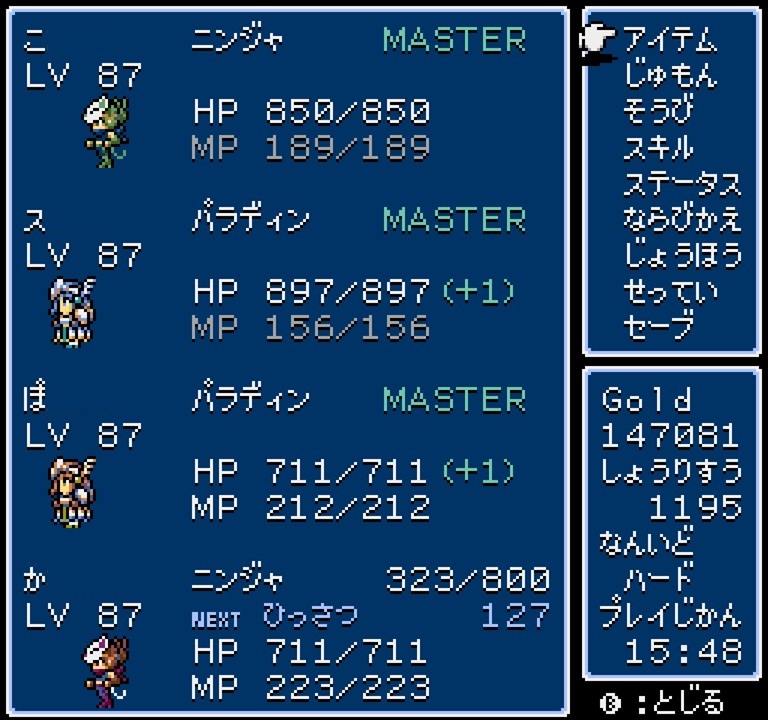Open the そうび (Equipment) screen

(657, 110)
